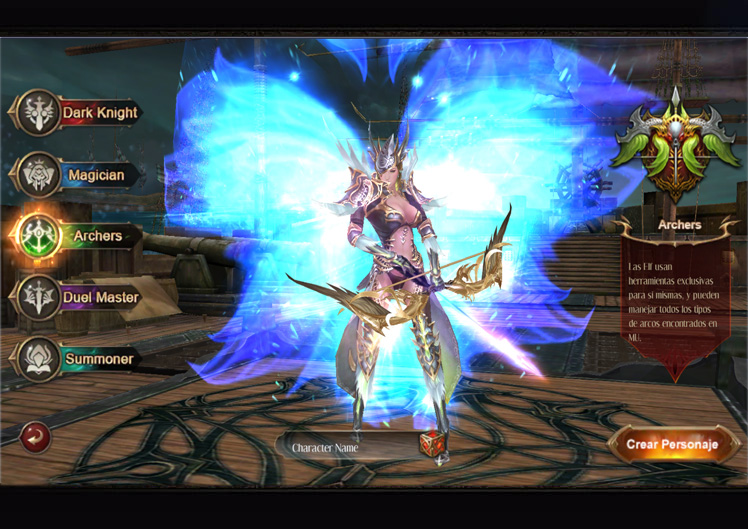Roll a random name with the dice
The height and width of the screenshot is (529, 748).
[x=432, y=444]
